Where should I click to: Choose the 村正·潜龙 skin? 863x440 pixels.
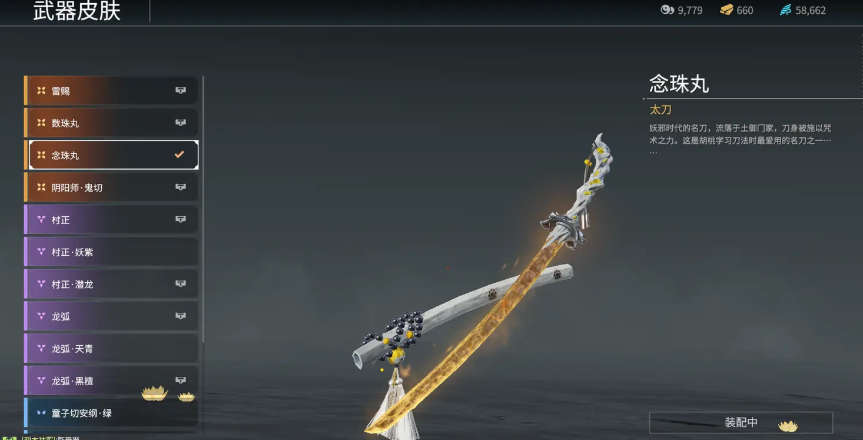(110, 284)
